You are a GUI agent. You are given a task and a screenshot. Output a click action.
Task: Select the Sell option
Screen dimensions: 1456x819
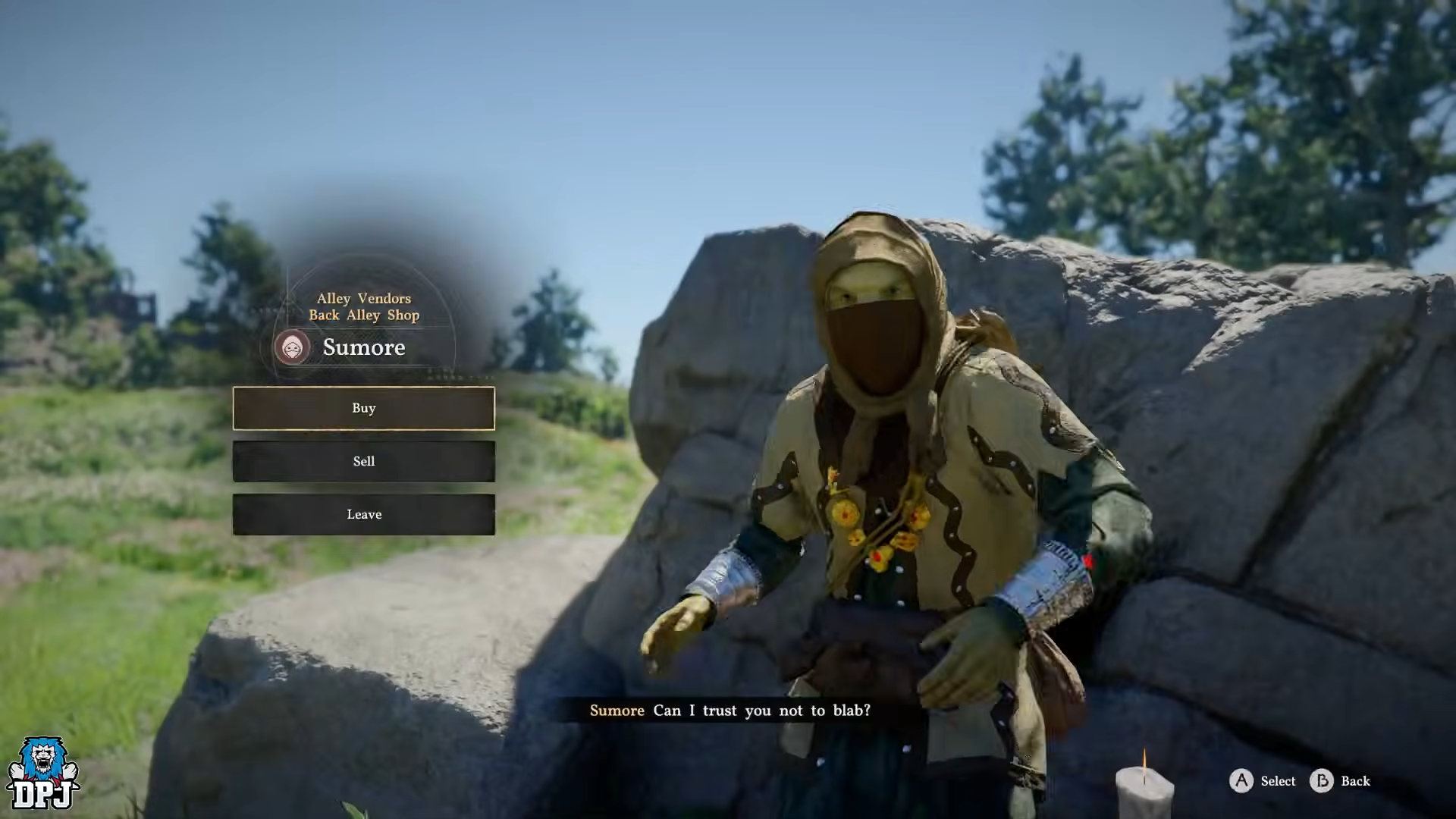pos(364,462)
